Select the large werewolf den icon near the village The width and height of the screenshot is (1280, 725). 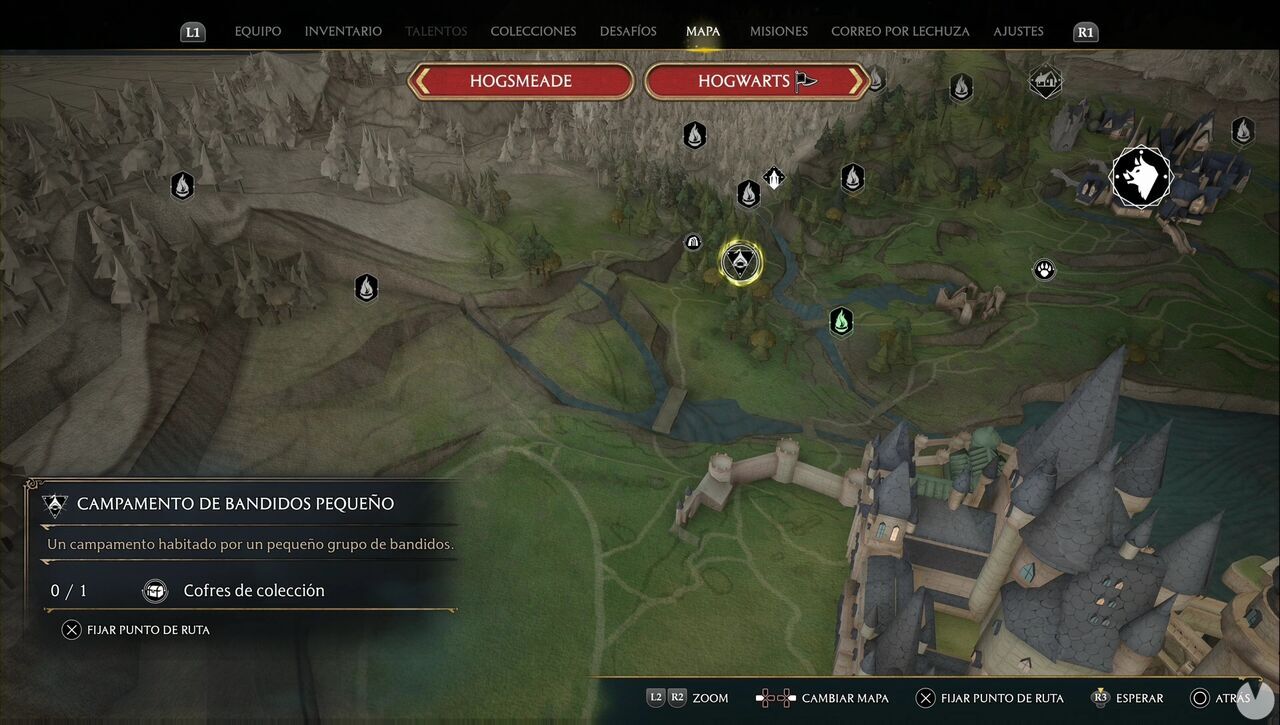coord(1142,176)
